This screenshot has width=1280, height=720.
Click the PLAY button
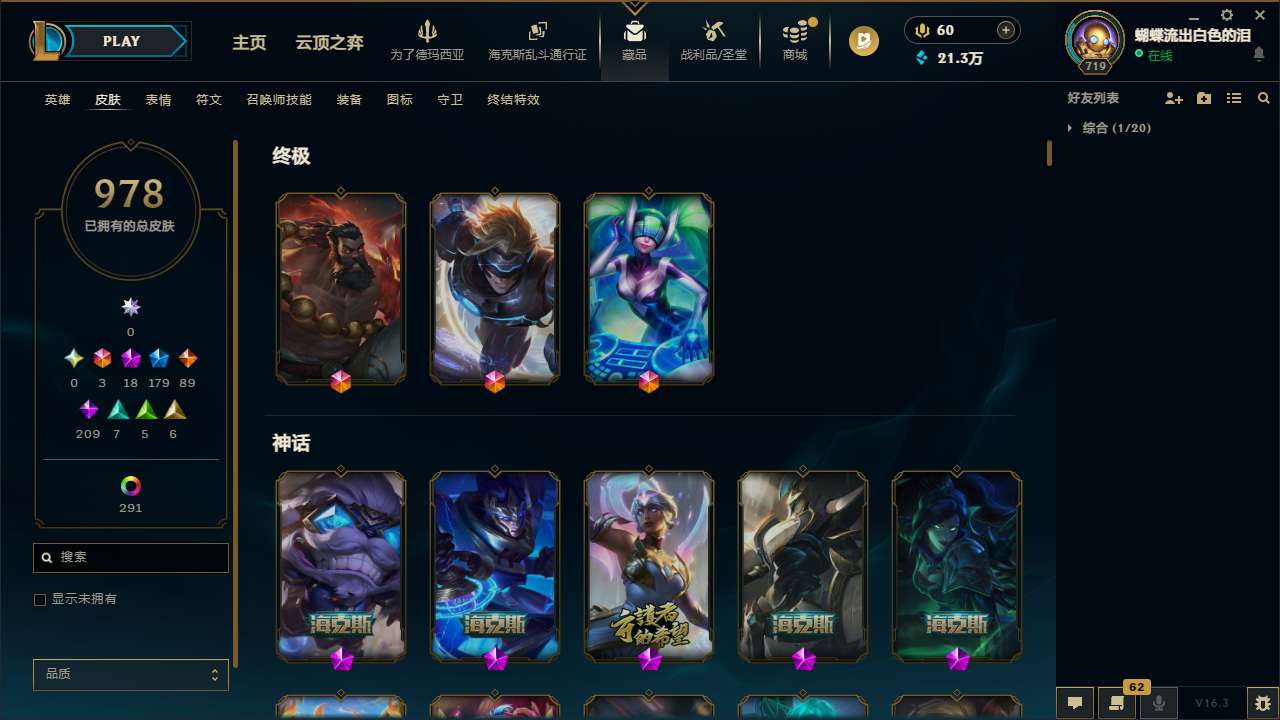point(120,41)
